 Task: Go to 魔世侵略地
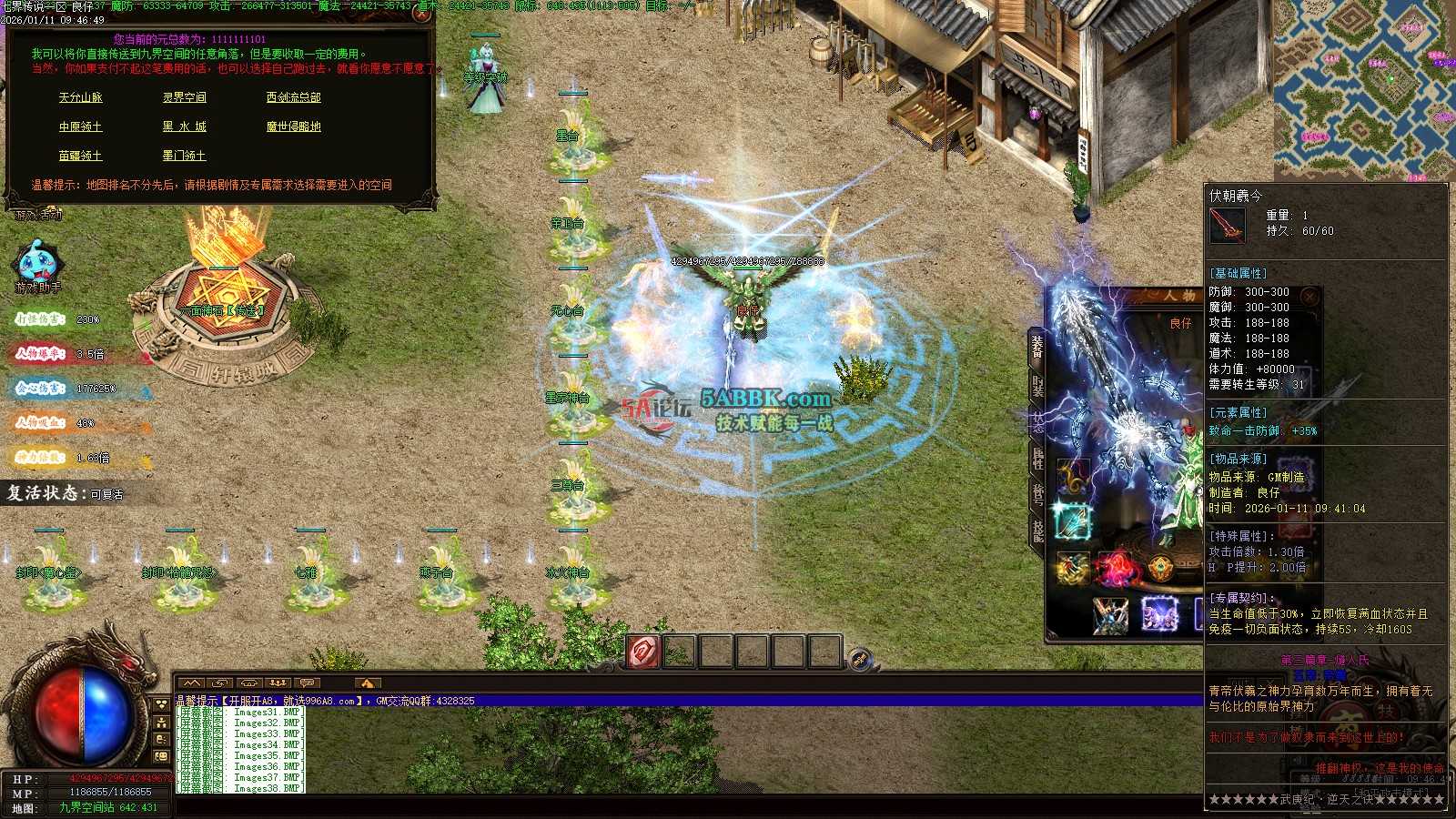pyautogui.click(x=293, y=126)
